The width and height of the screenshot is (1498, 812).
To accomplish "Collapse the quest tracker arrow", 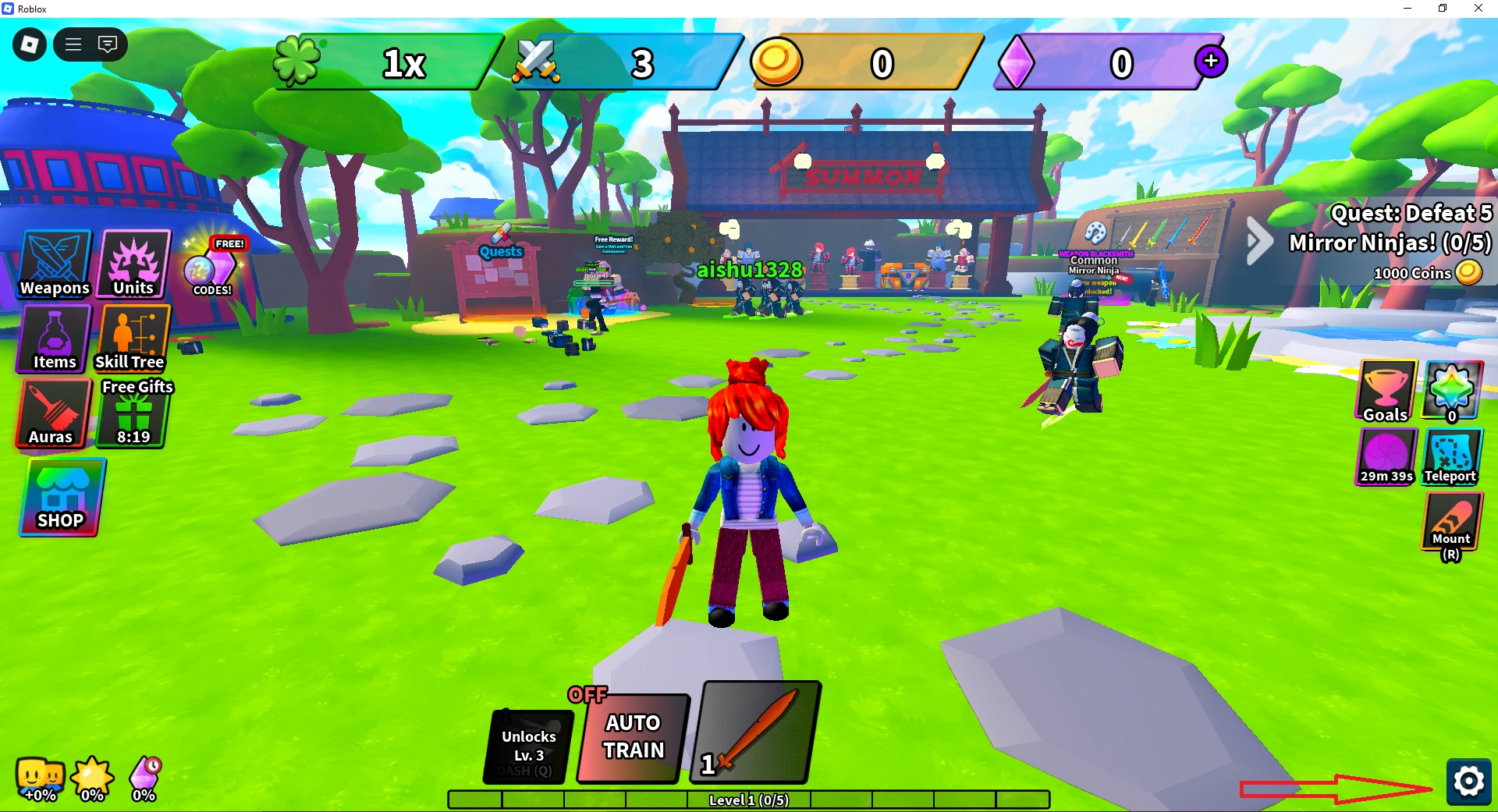I will 1258,241.
